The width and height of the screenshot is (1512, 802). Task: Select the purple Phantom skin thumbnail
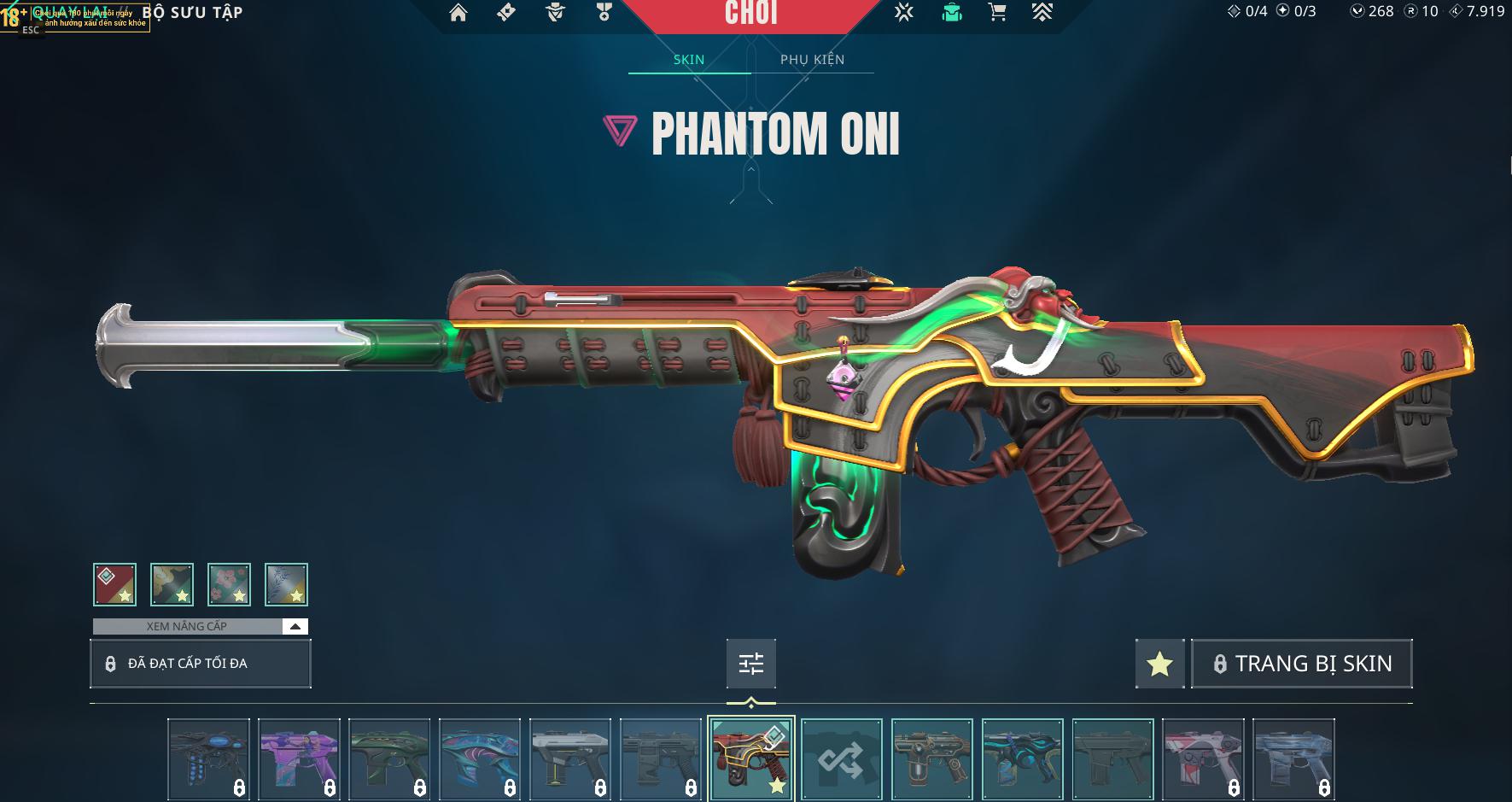click(299, 758)
